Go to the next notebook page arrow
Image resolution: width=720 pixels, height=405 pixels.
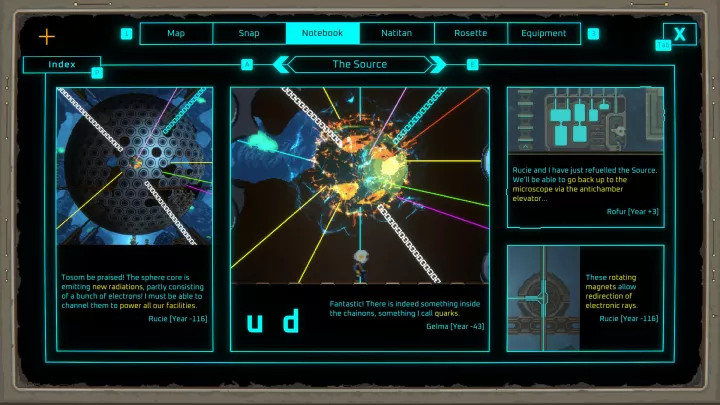click(437, 64)
